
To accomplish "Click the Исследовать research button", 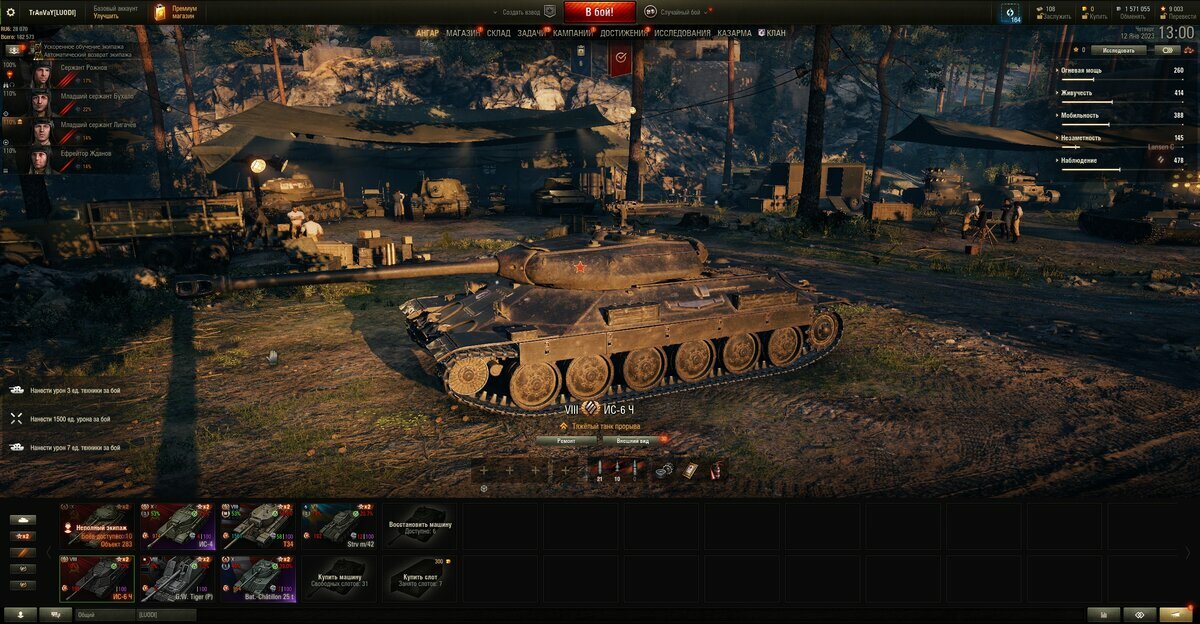I will (x=1118, y=49).
